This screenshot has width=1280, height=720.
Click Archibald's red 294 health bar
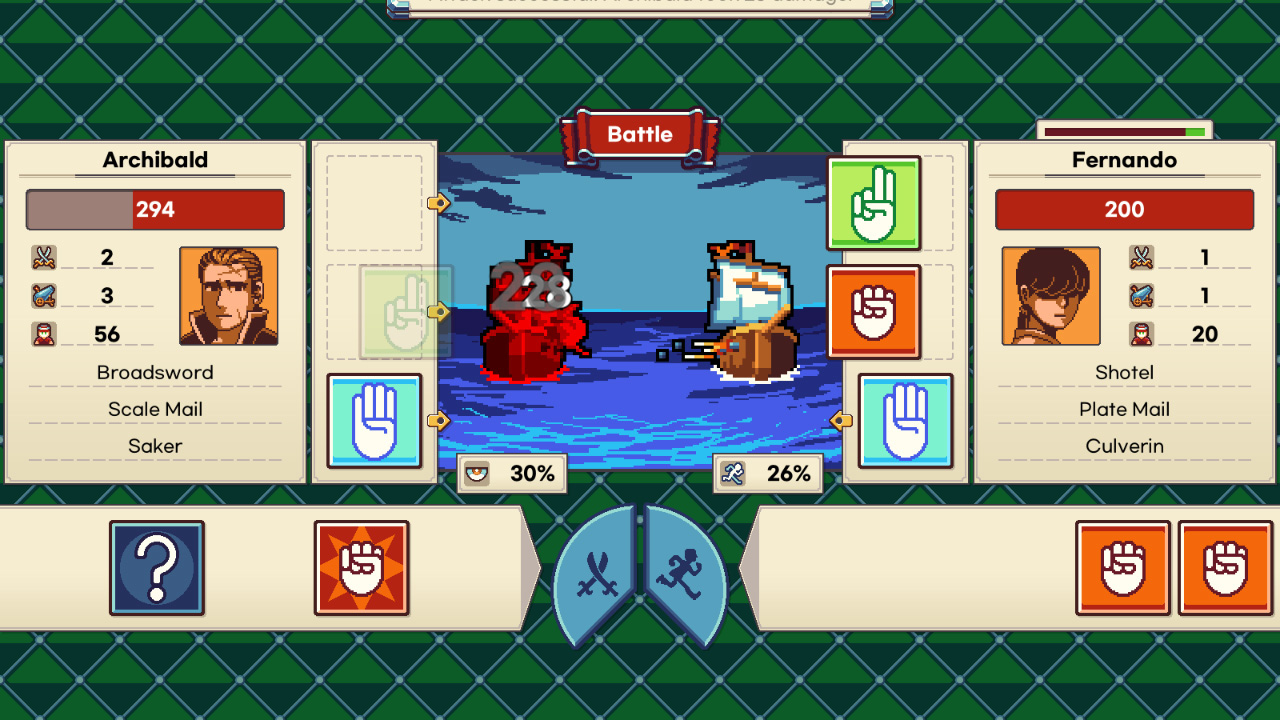coord(155,209)
